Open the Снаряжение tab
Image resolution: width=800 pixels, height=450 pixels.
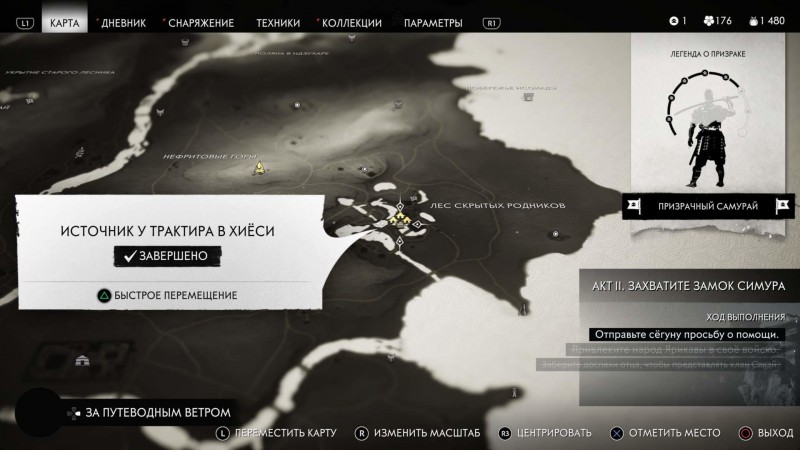tap(201, 22)
